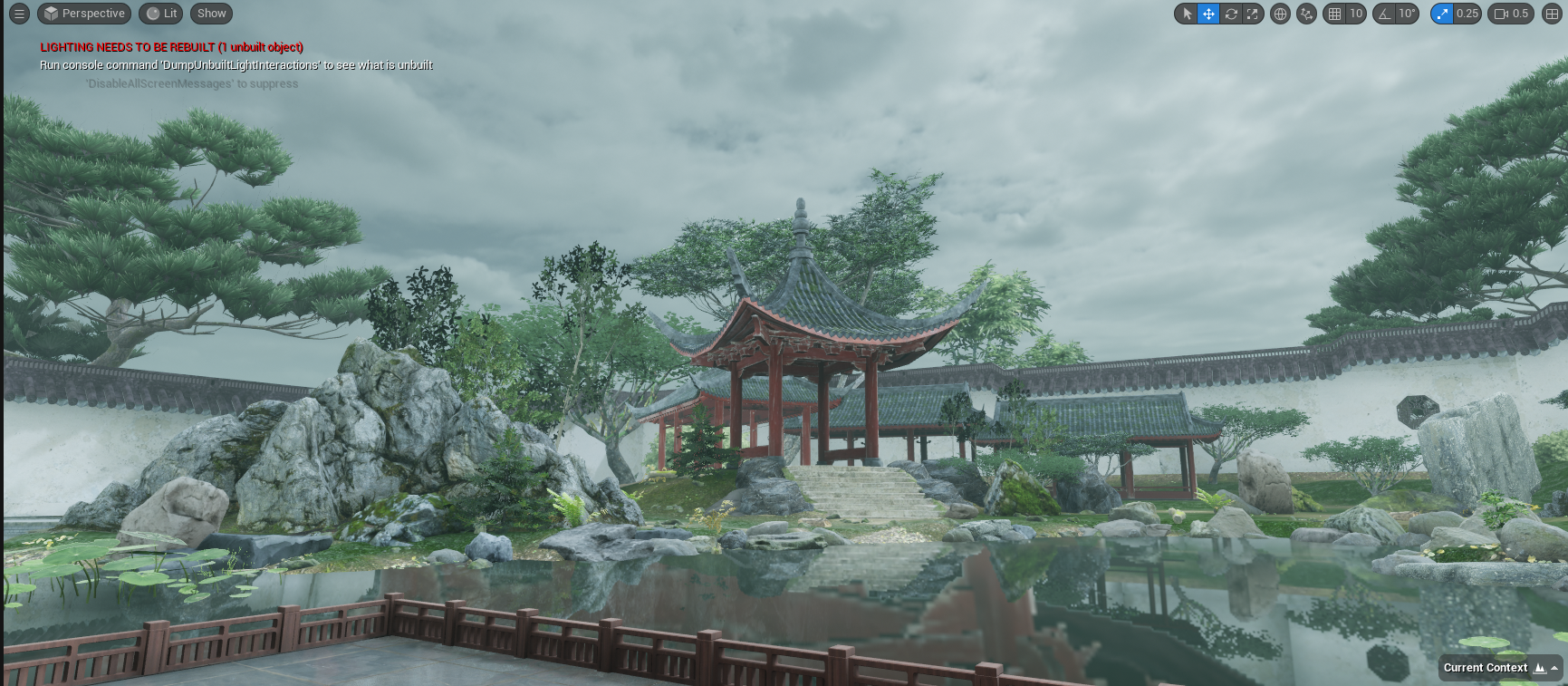Click the scale snap 0.25 value field
The width and height of the screenshot is (1568, 686).
click(x=1466, y=14)
